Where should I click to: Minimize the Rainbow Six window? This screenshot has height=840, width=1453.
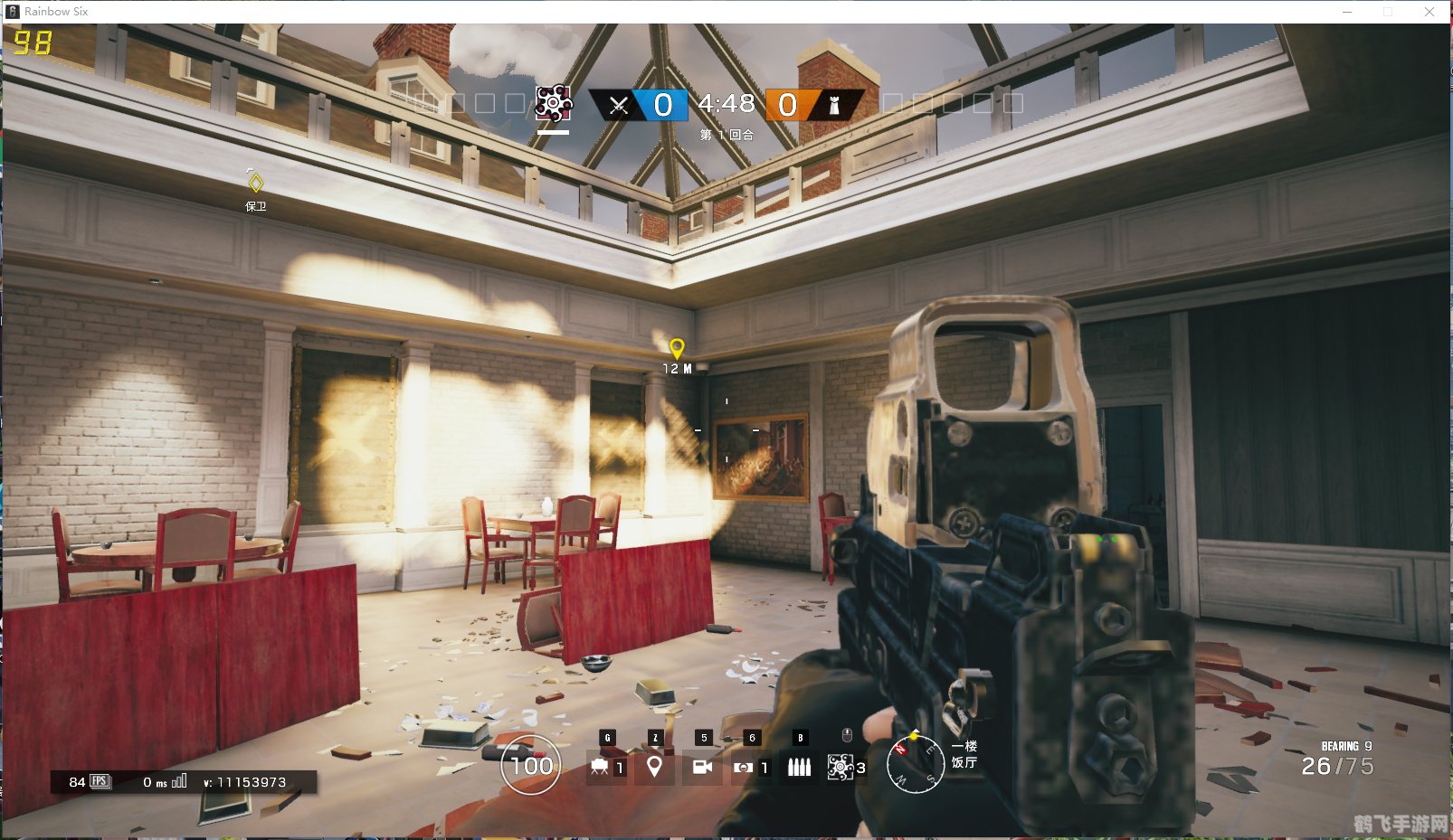point(1346,12)
